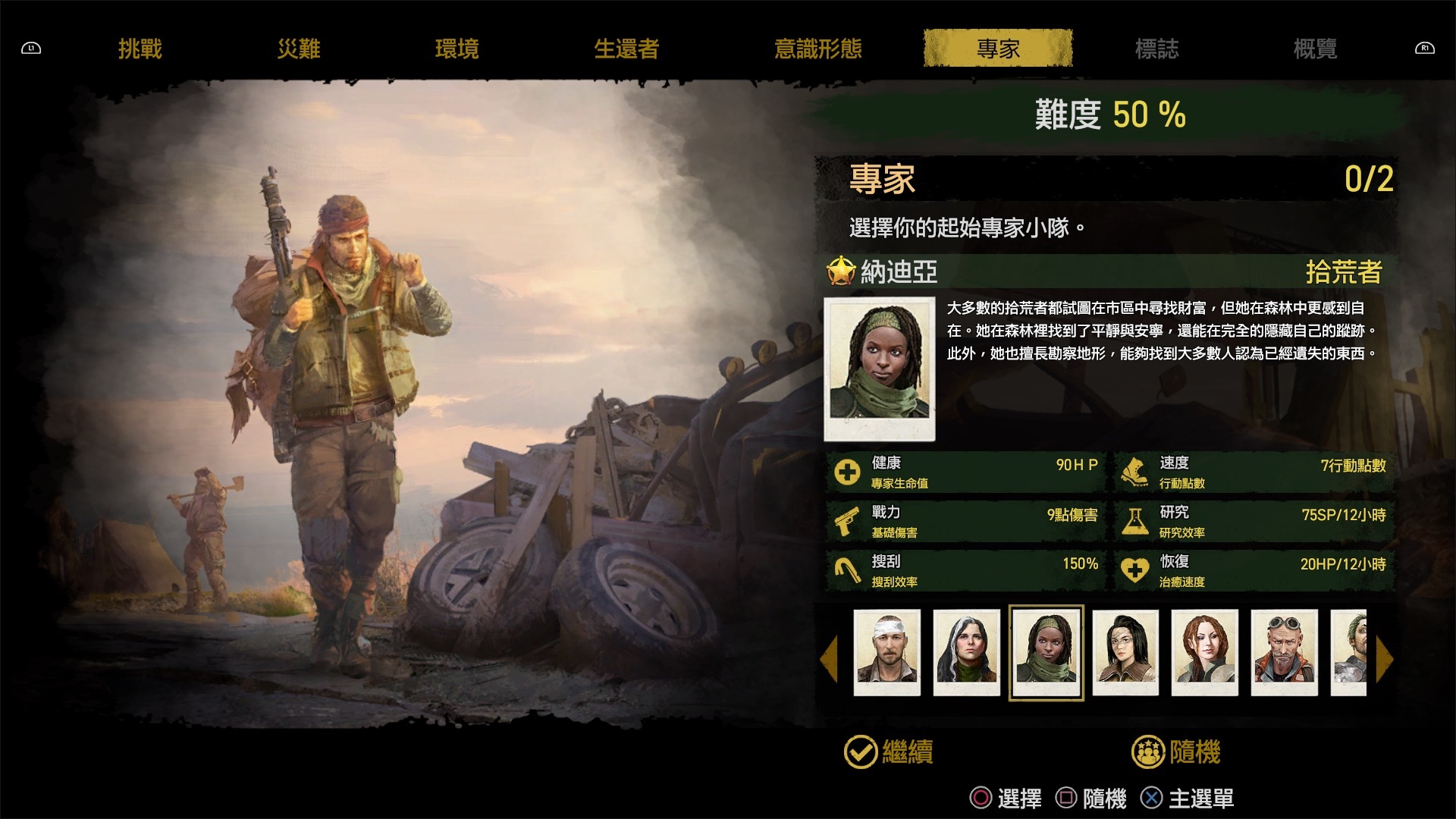Click the circle icon beside 選擇
This screenshot has height=819, width=1456.
[x=980, y=798]
